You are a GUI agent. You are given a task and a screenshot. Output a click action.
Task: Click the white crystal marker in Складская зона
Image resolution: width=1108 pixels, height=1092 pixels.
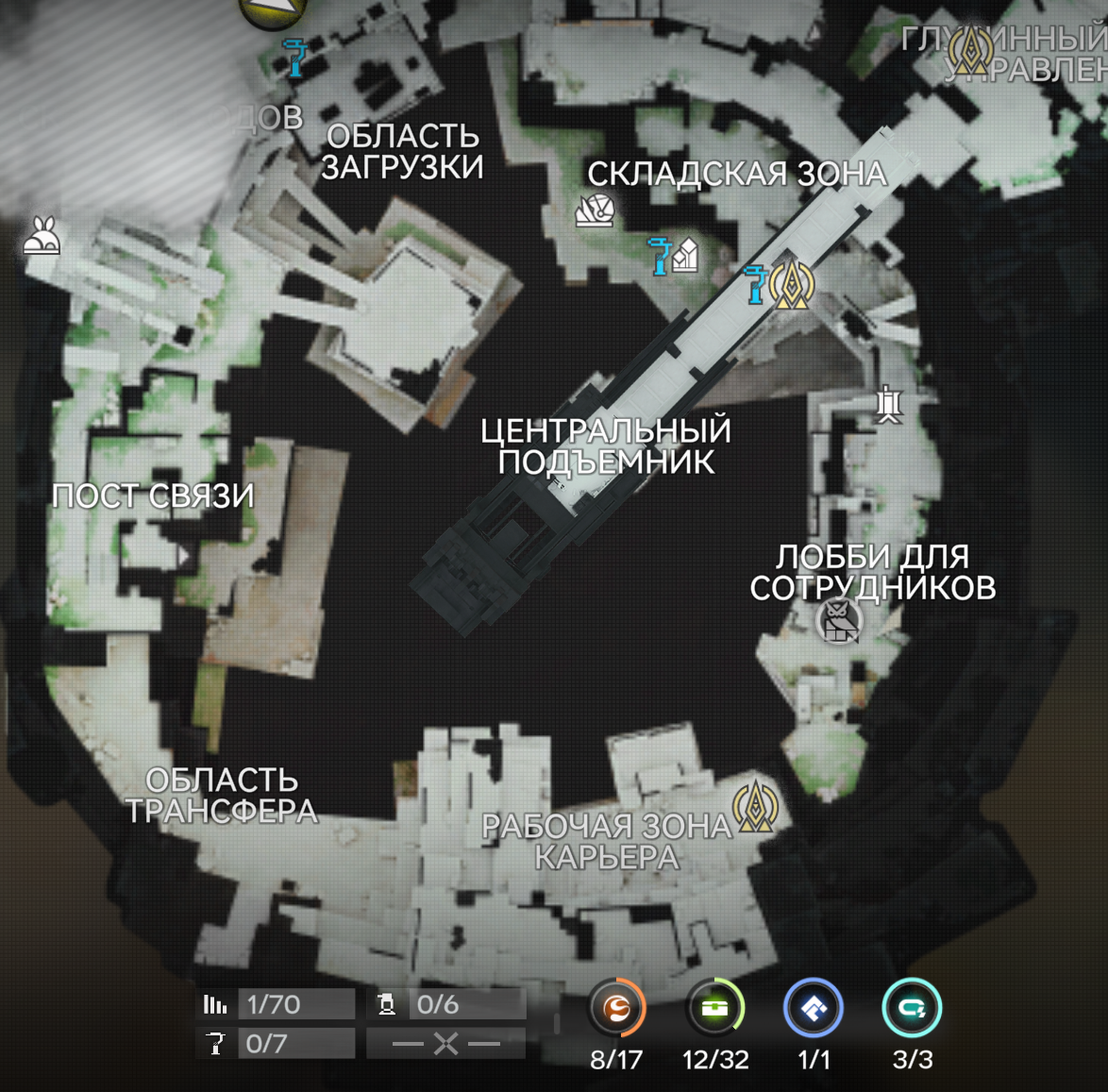(686, 255)
